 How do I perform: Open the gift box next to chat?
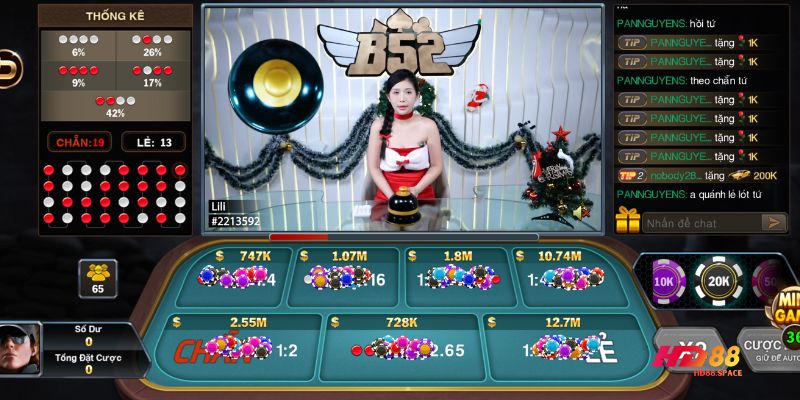click(x=628, y=220)
